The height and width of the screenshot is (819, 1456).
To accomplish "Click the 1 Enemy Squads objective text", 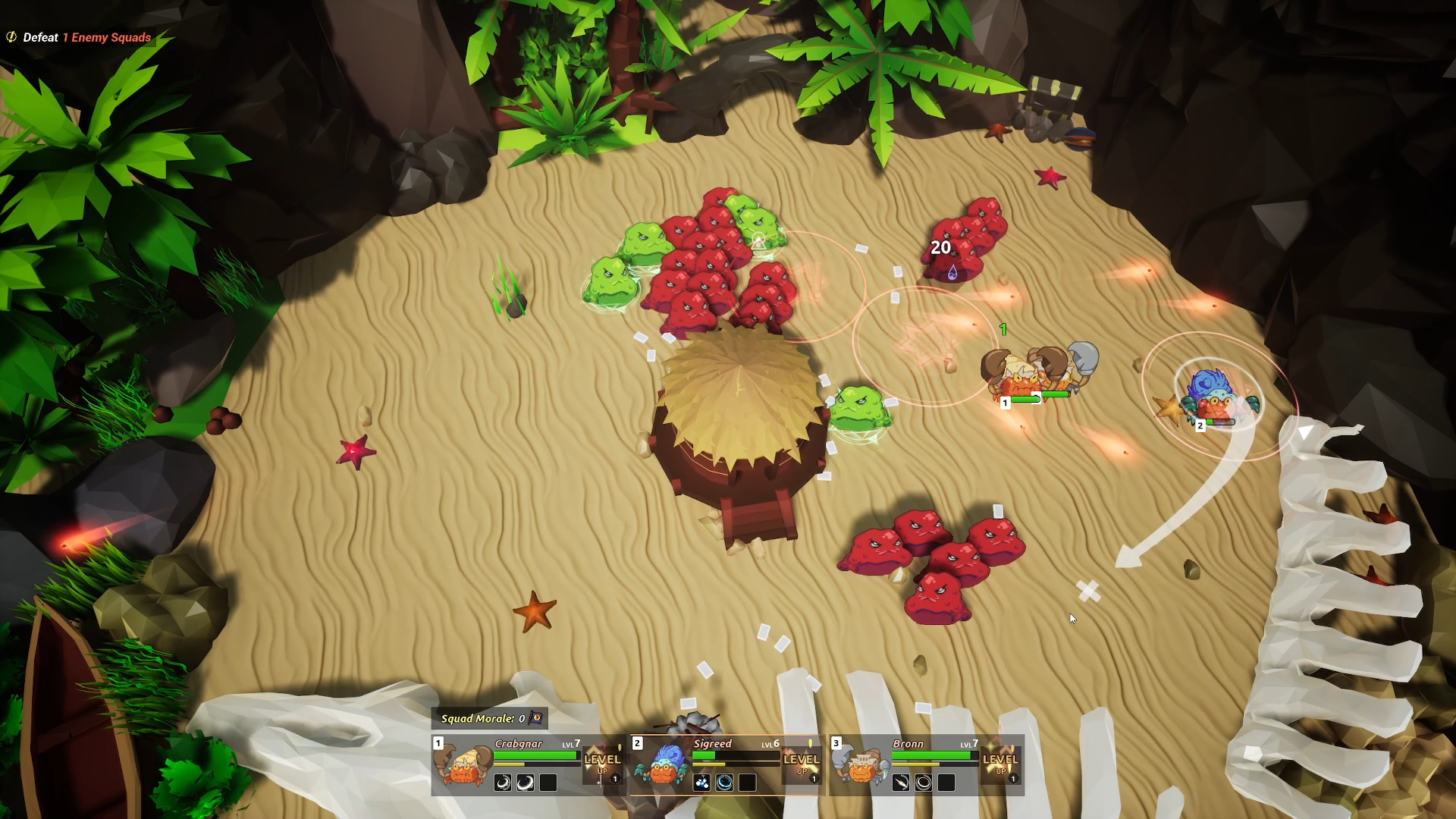I will coord(106,37).
